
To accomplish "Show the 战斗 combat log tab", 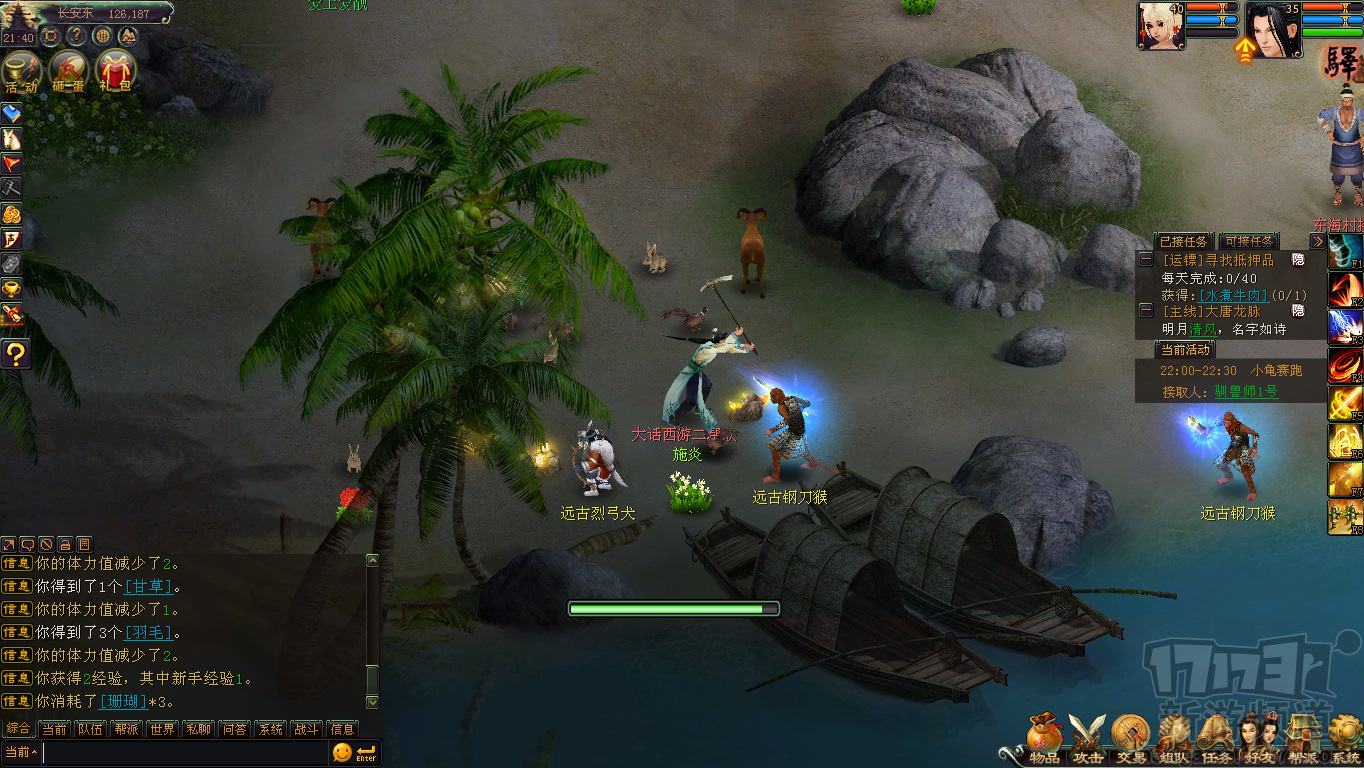I will 306,729.
